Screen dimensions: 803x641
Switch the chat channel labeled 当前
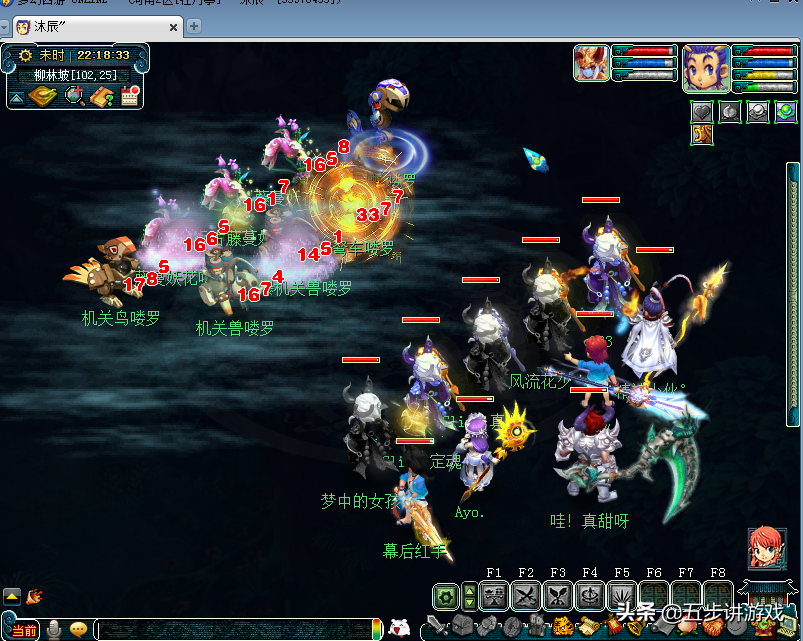[24, 630]
